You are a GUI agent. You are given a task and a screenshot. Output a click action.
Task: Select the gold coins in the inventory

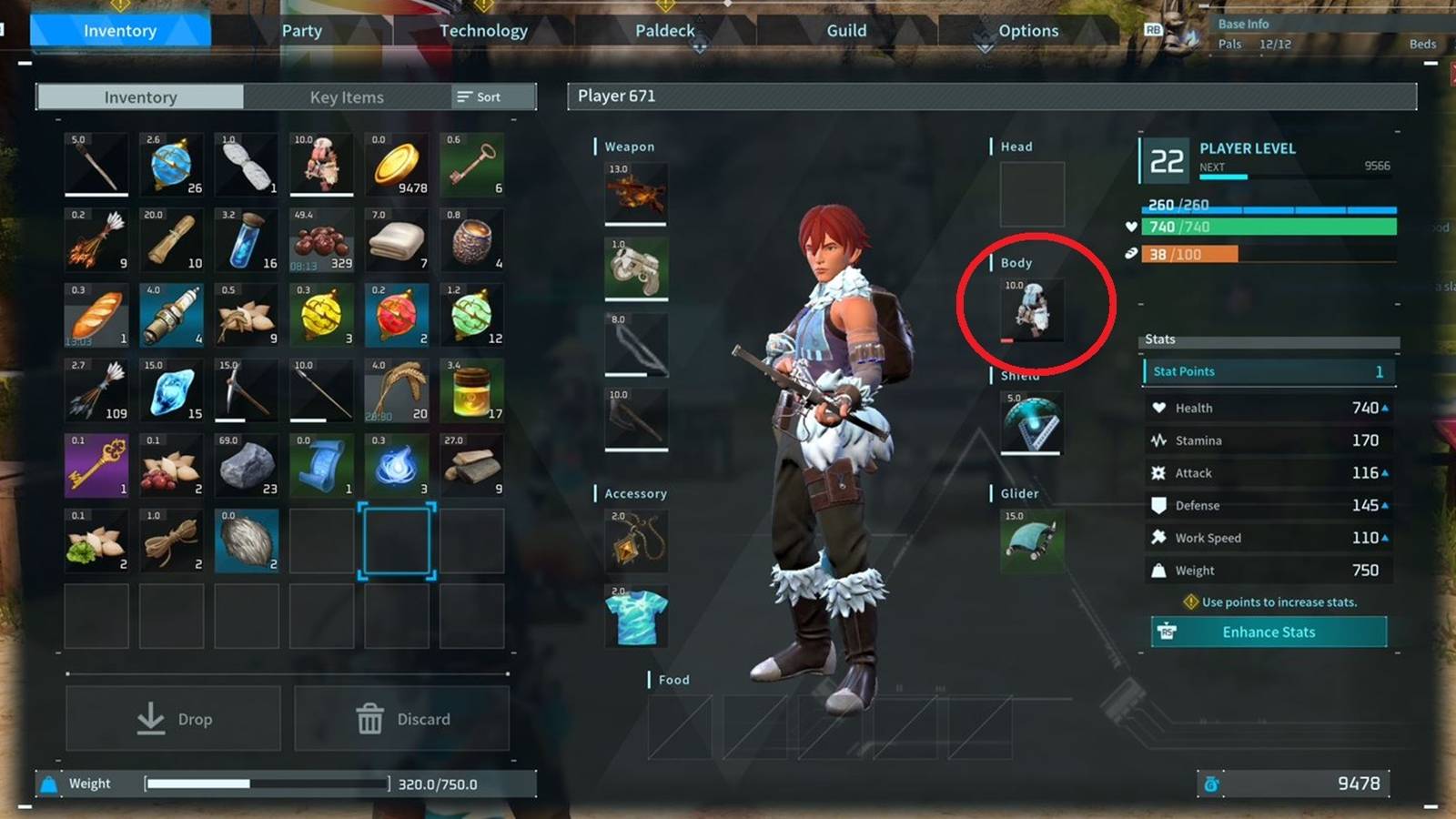click(396, 165)
